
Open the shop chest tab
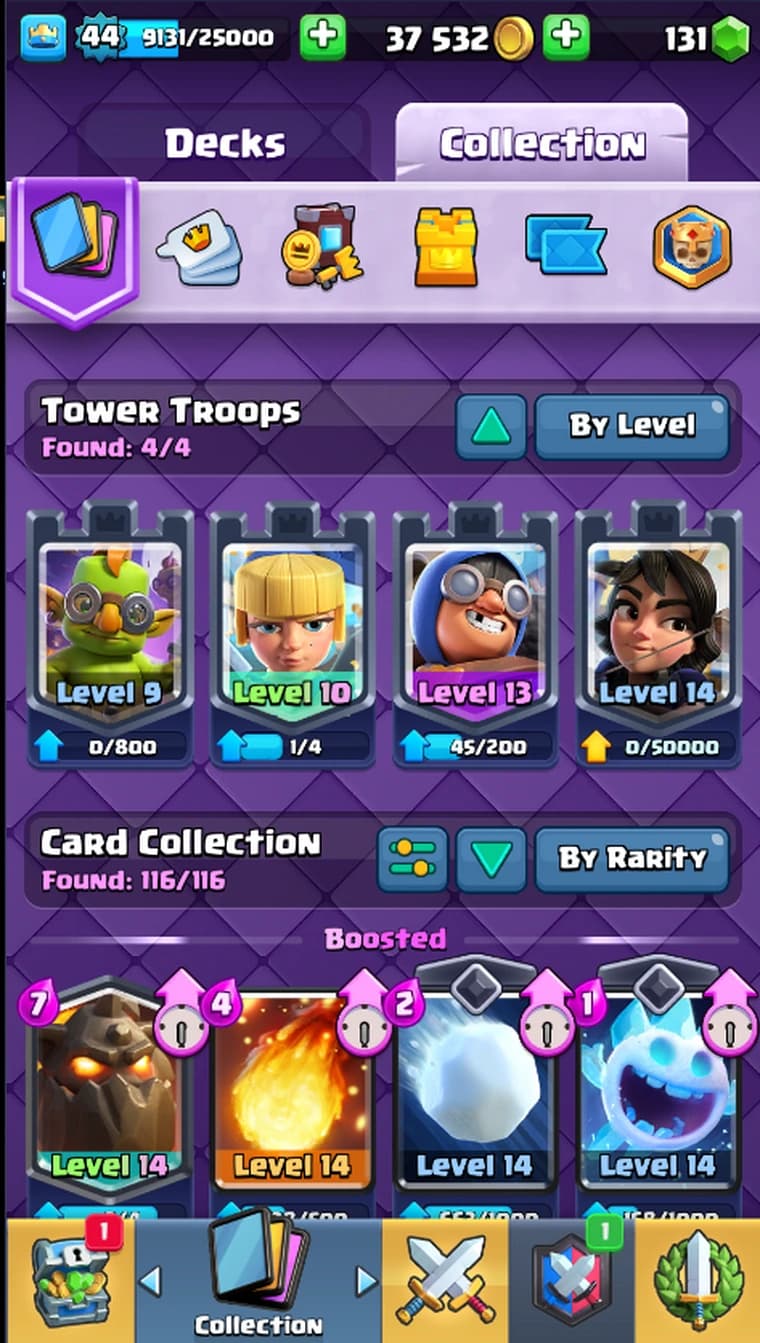(68, 1280)
